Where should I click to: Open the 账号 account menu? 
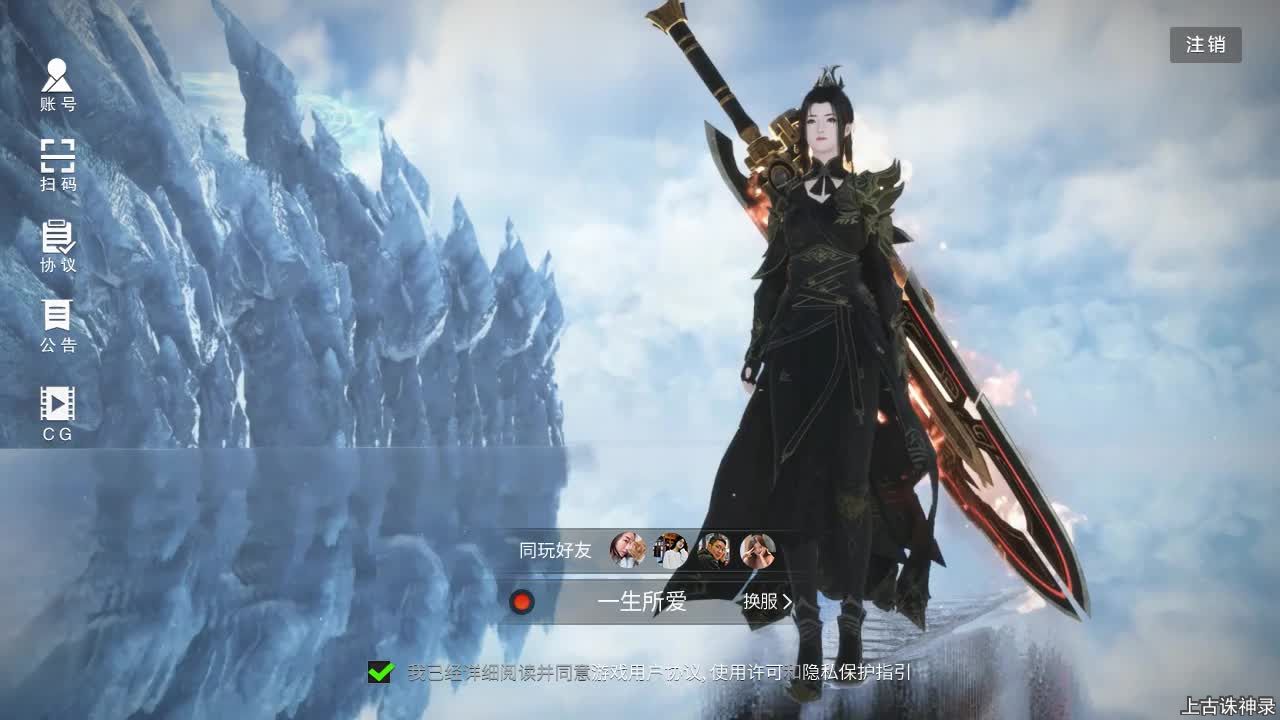coord(58,84)
